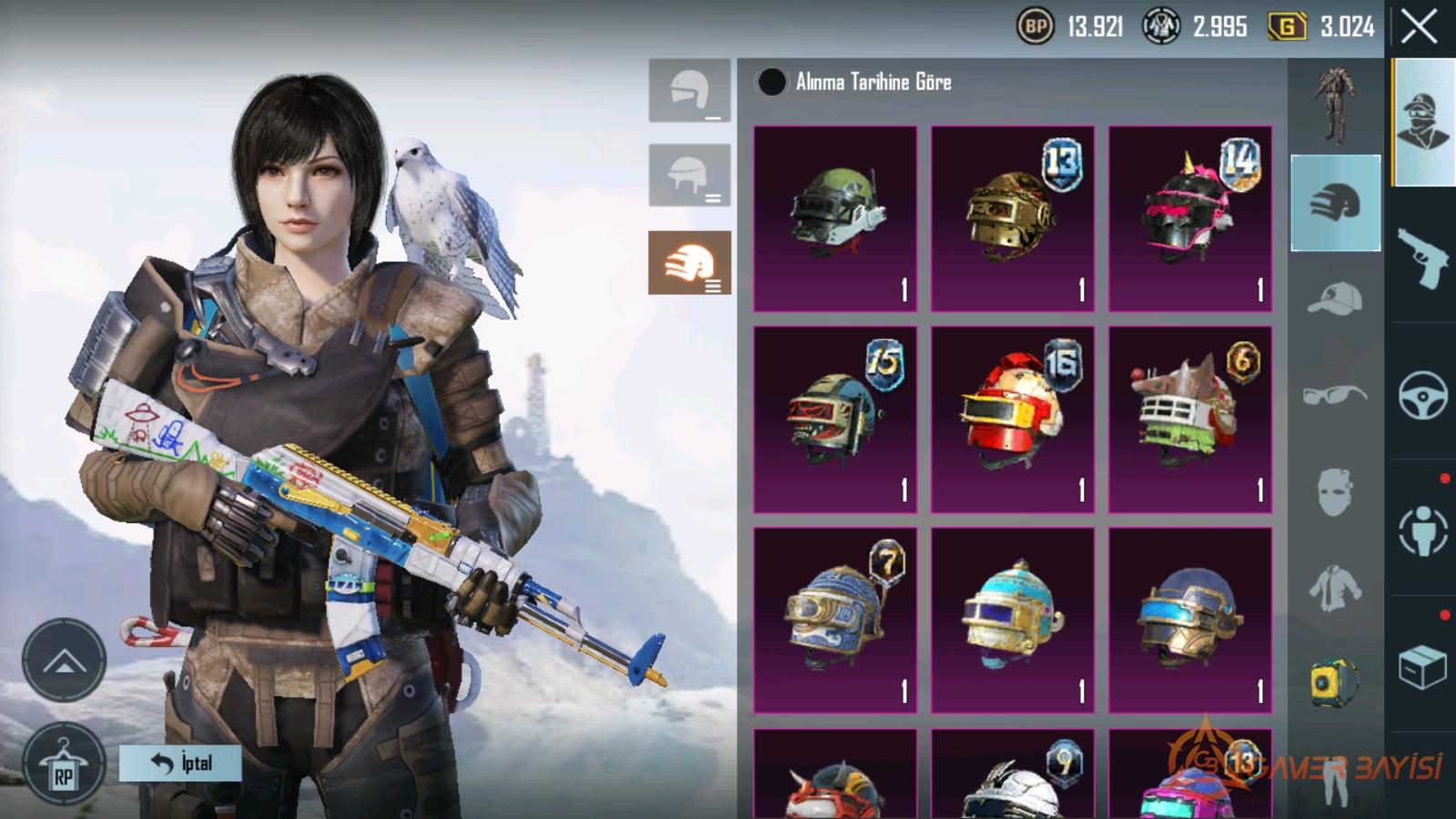The height and width of the screenshot is (819, 1456).
Task: Switch to the face mask category
Action: [1335, 492]
